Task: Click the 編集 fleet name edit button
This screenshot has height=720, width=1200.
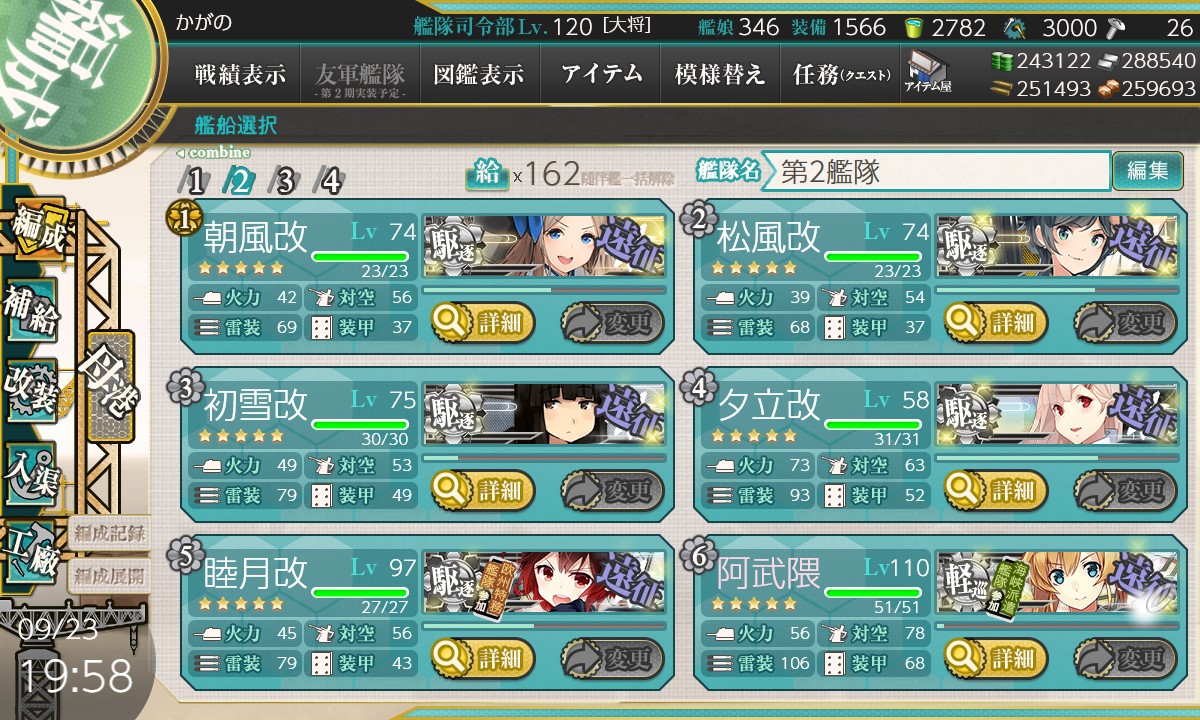Action: pyautogui.click(x=1147, y=171)
